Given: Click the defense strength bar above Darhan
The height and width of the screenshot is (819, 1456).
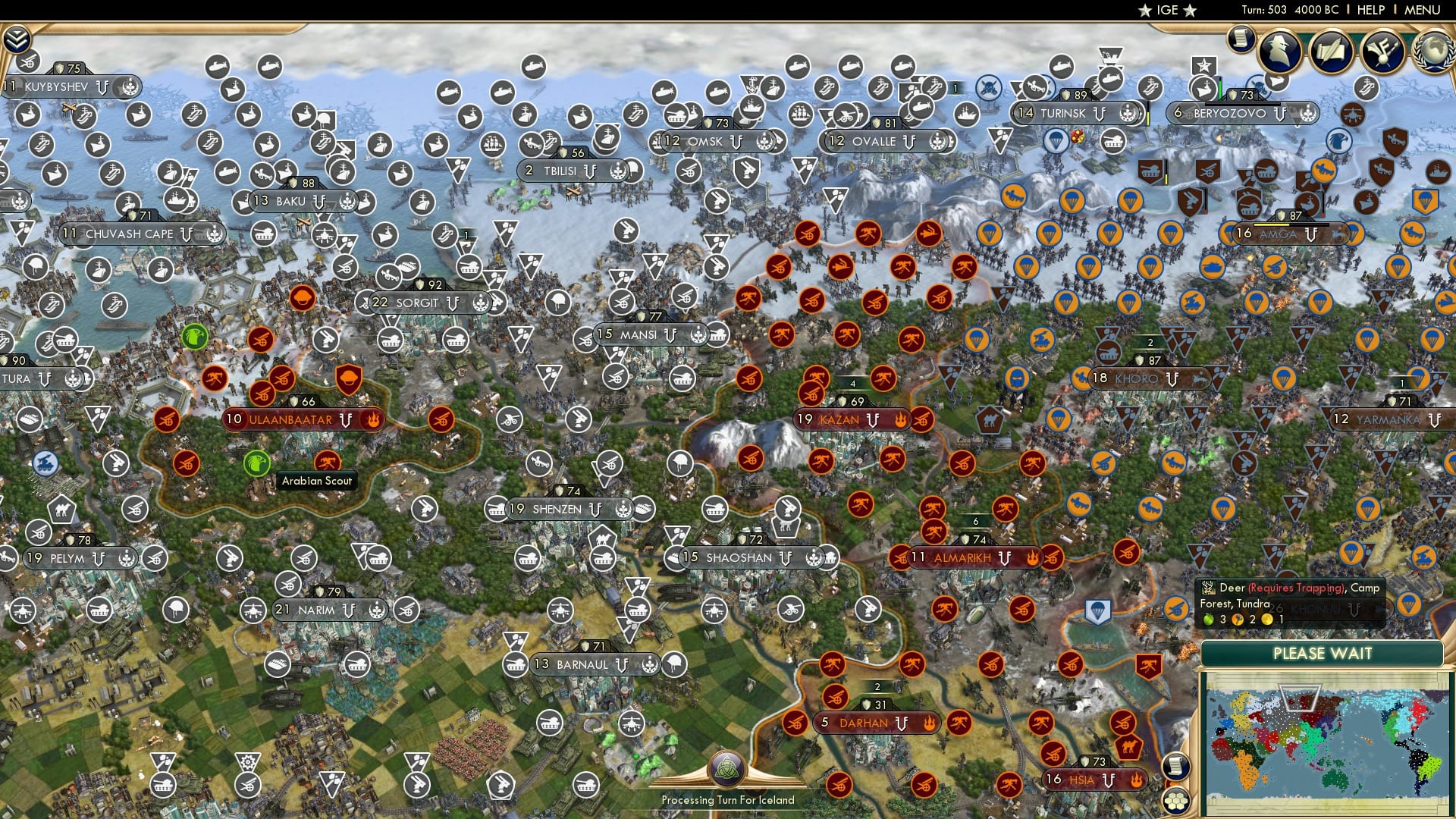Looking at the screenshot, I should (x=873, y=704).
